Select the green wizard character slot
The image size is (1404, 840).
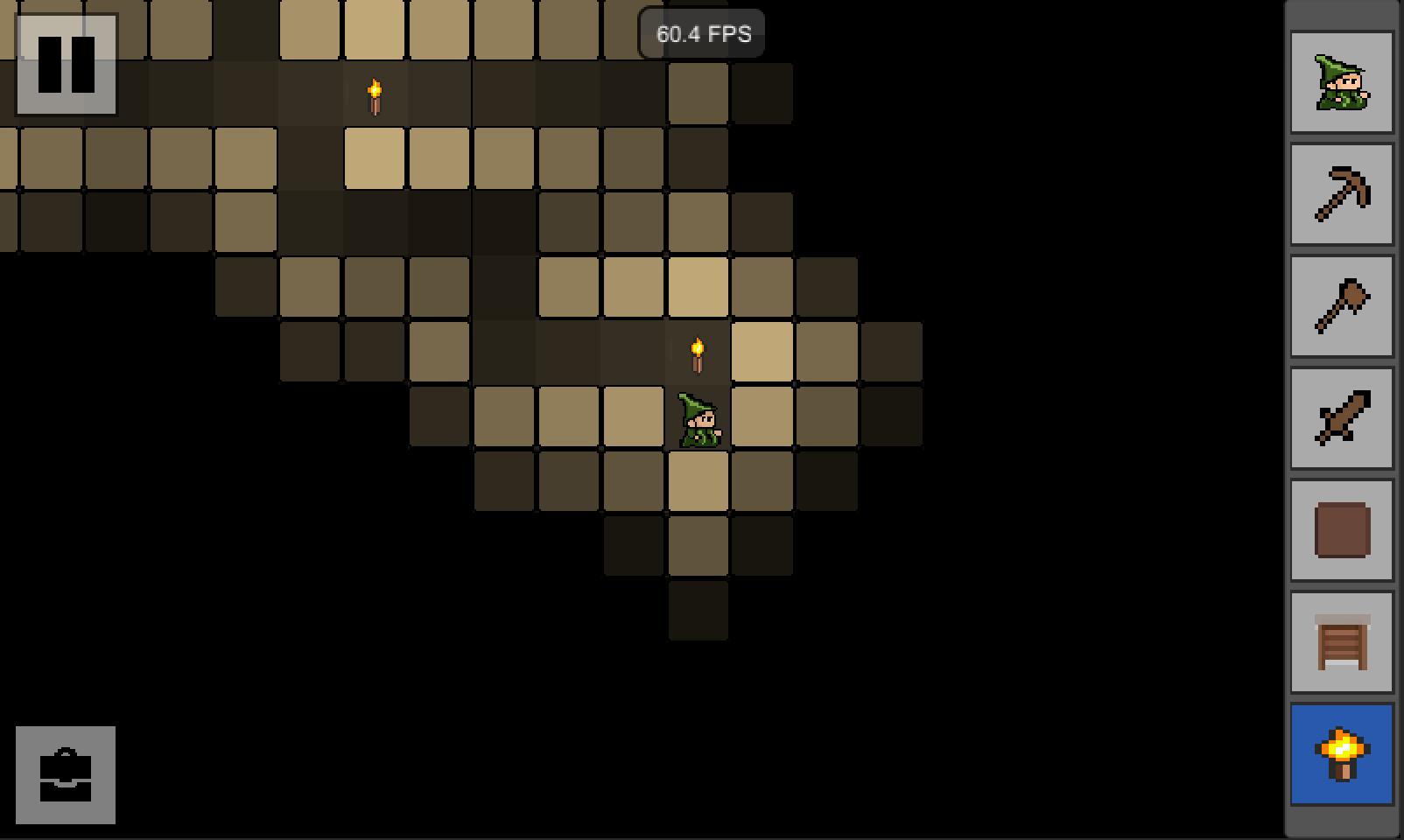click(x=1342, y=83)
